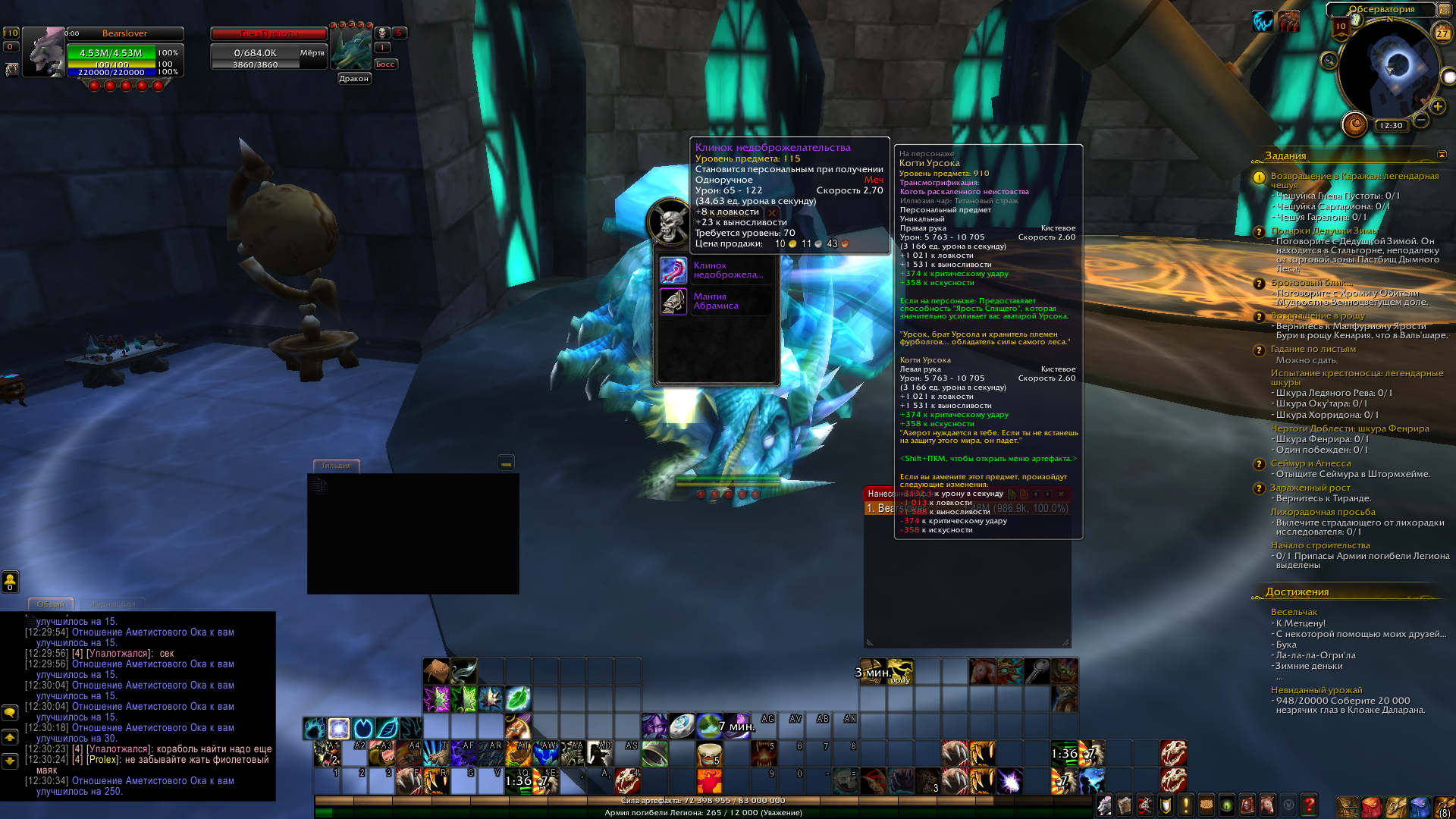Zoom out on the minimap
The width and height of the screenshot is (1456, 819).
[x=1421, y=120]
